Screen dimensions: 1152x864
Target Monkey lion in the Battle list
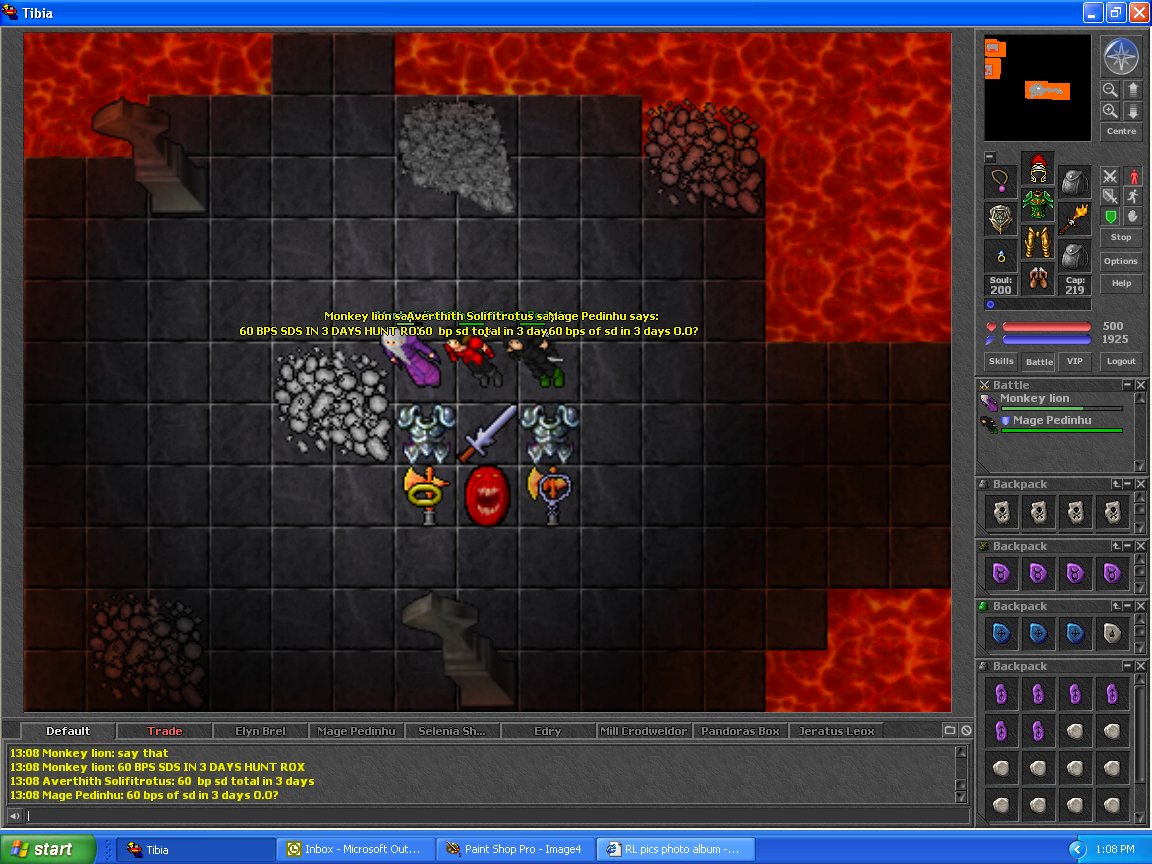[1034, 399]
